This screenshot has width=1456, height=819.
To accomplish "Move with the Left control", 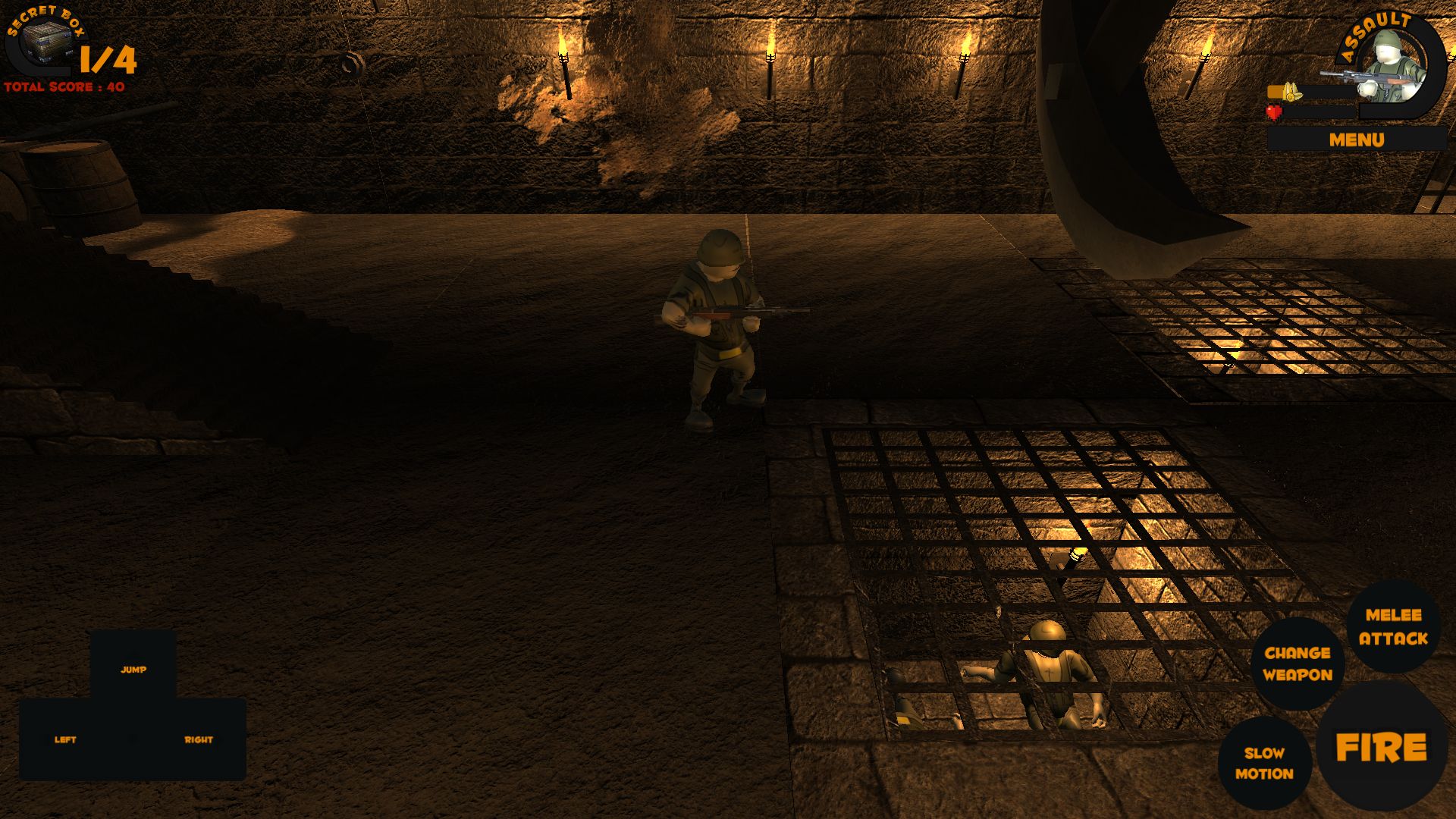I will [66, 739].
